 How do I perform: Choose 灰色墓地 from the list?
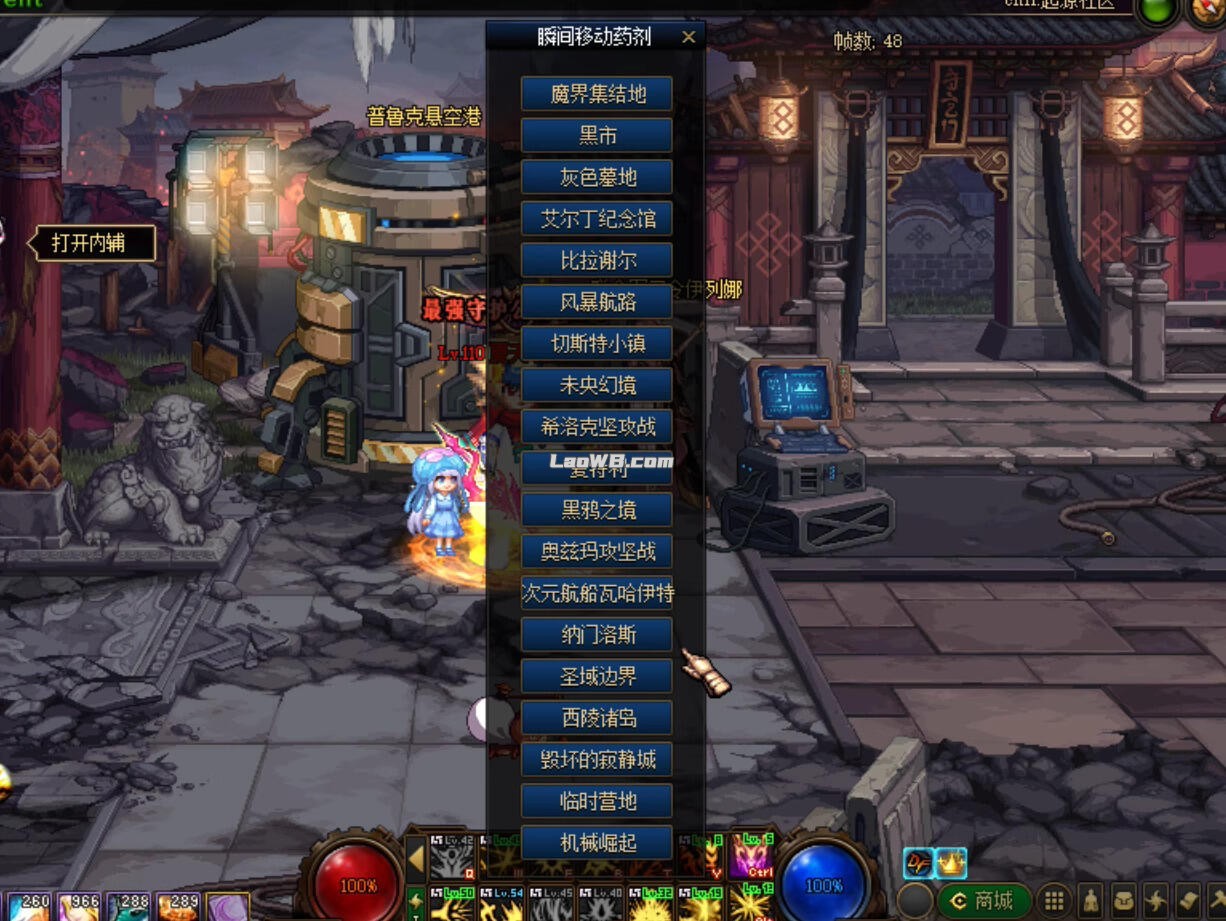(x=597, y=177)
